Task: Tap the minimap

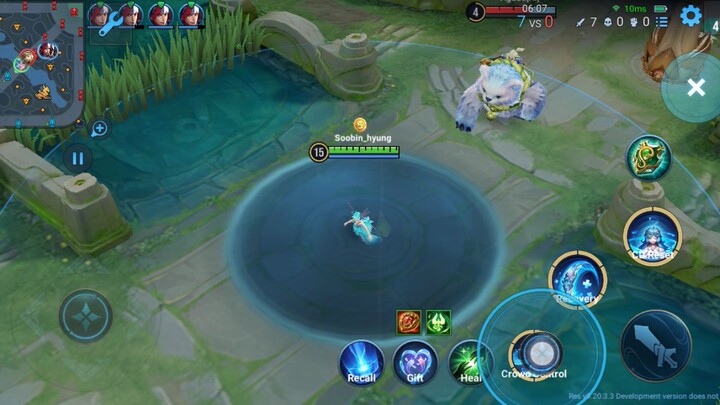Action: (x=41, y=62)
